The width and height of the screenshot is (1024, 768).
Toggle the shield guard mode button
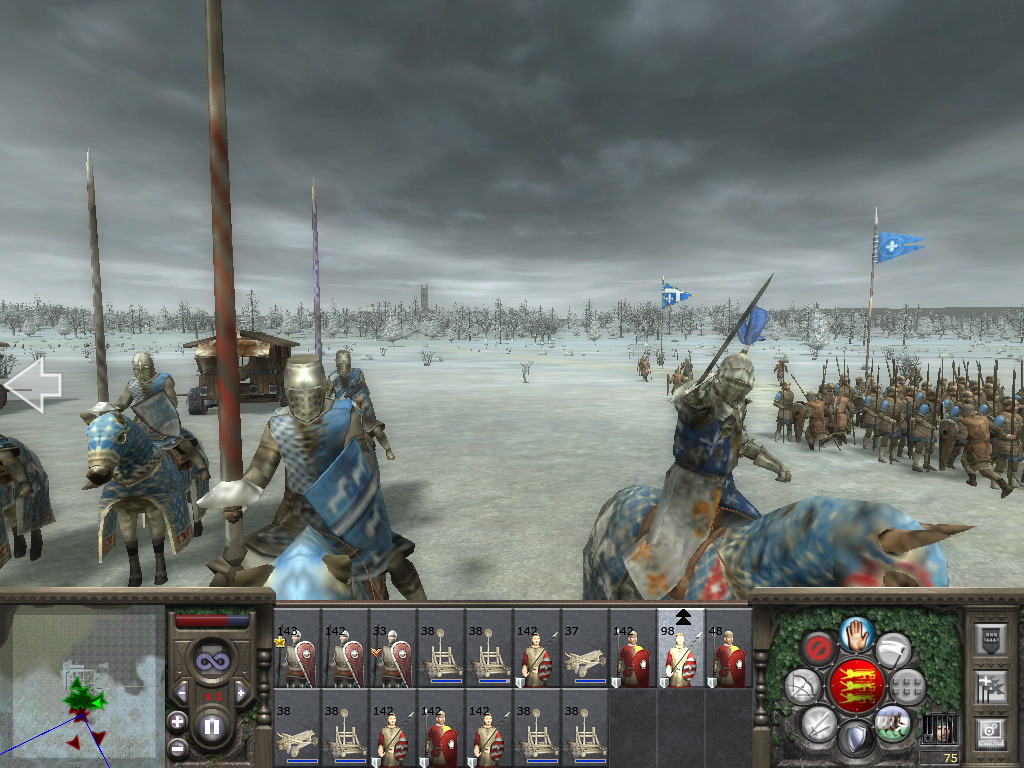(856, 739)
